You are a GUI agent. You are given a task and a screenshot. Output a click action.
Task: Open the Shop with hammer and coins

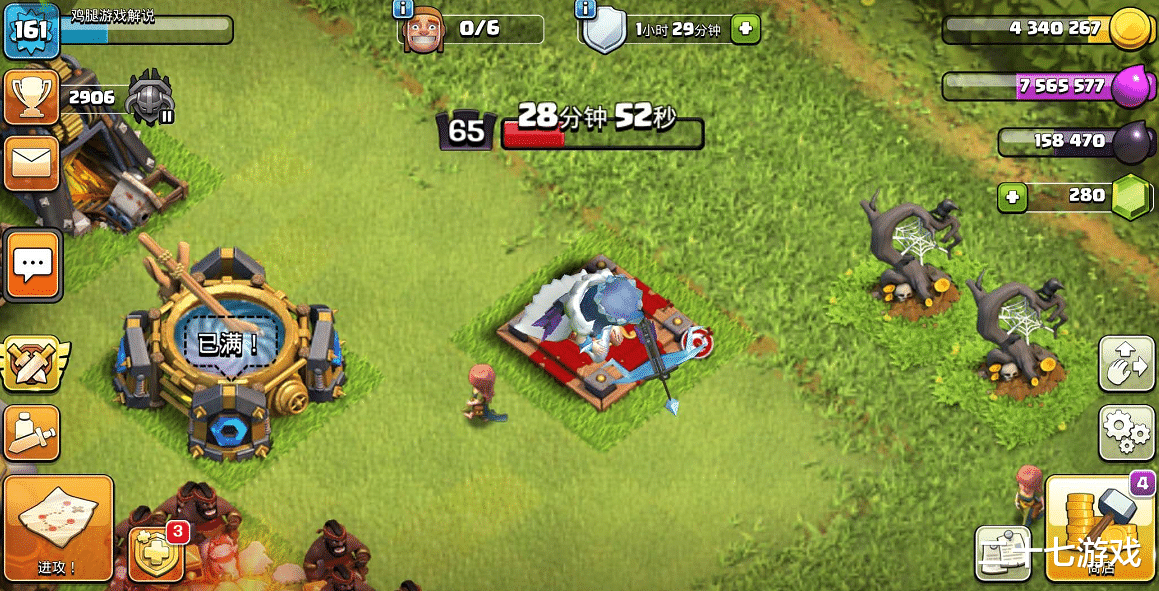tap(1100, 528)
